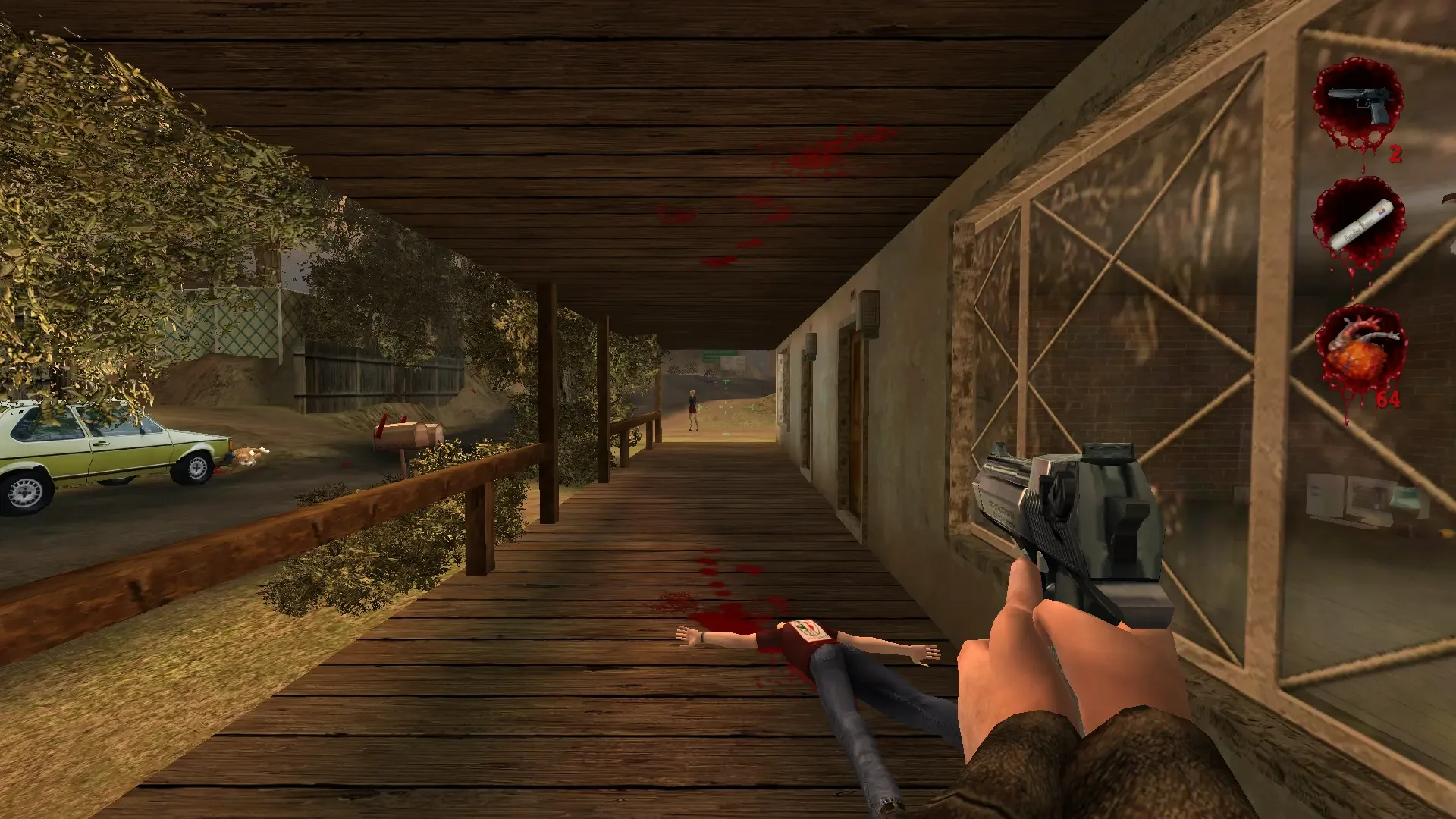Click the distant woman in the red skirt
The image size is (1456, 819).
[692, 409]
